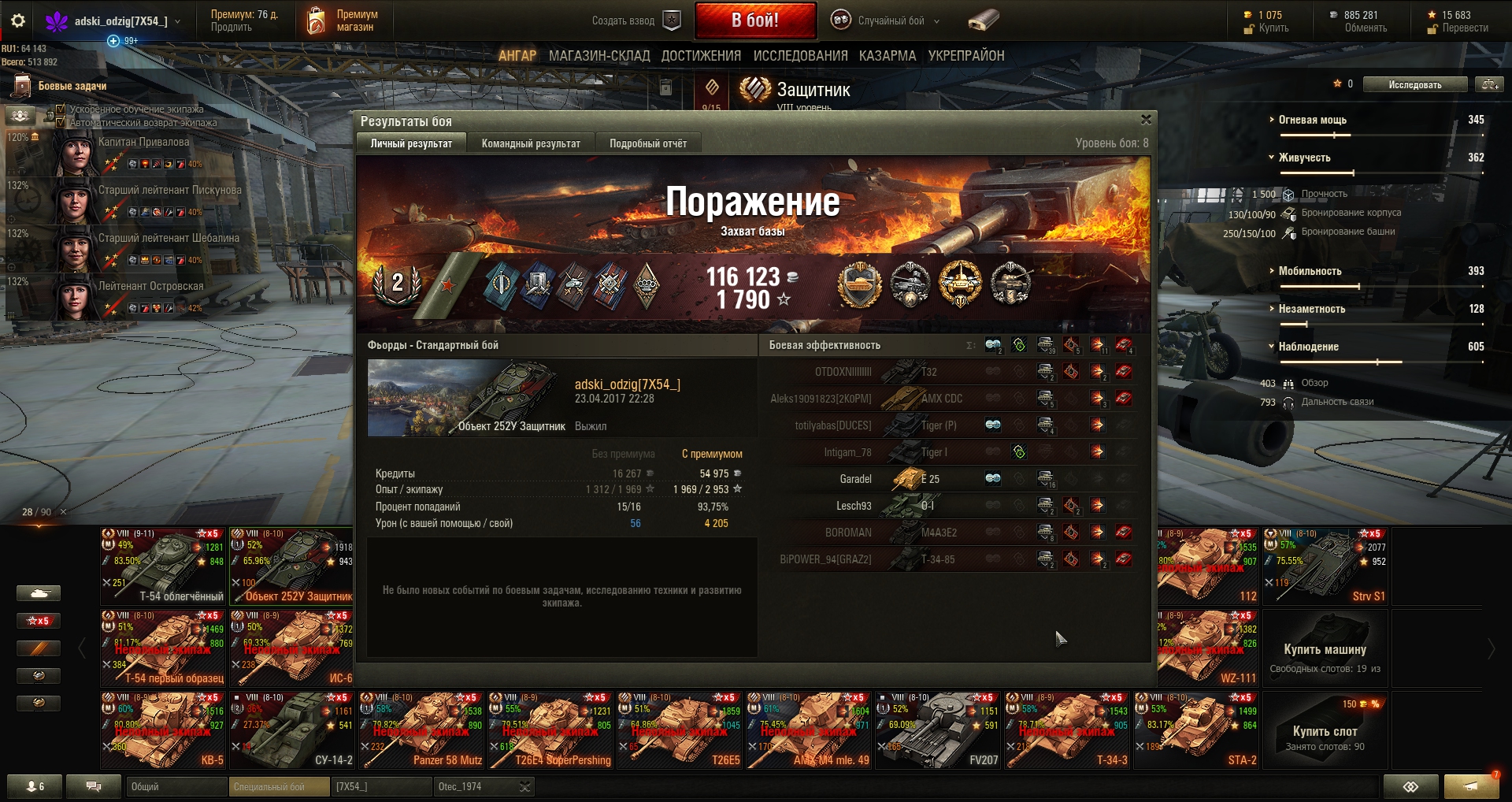Switch to the Командный результат tab
The height and width of the screenshot is (802, 1512).
531,143
